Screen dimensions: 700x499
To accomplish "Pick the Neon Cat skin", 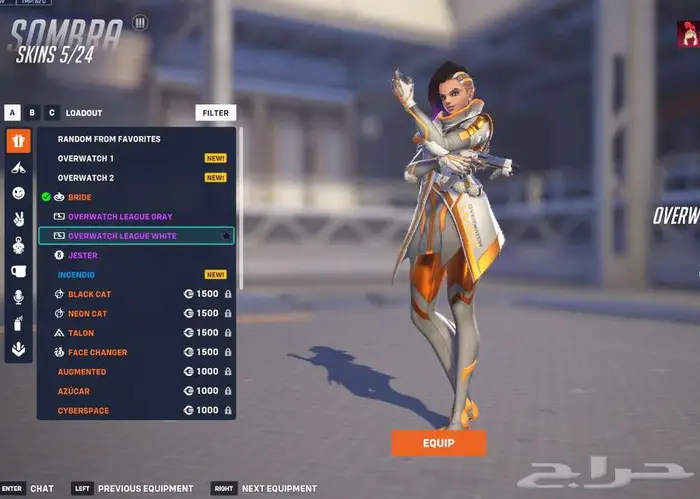I will (87, 313).
